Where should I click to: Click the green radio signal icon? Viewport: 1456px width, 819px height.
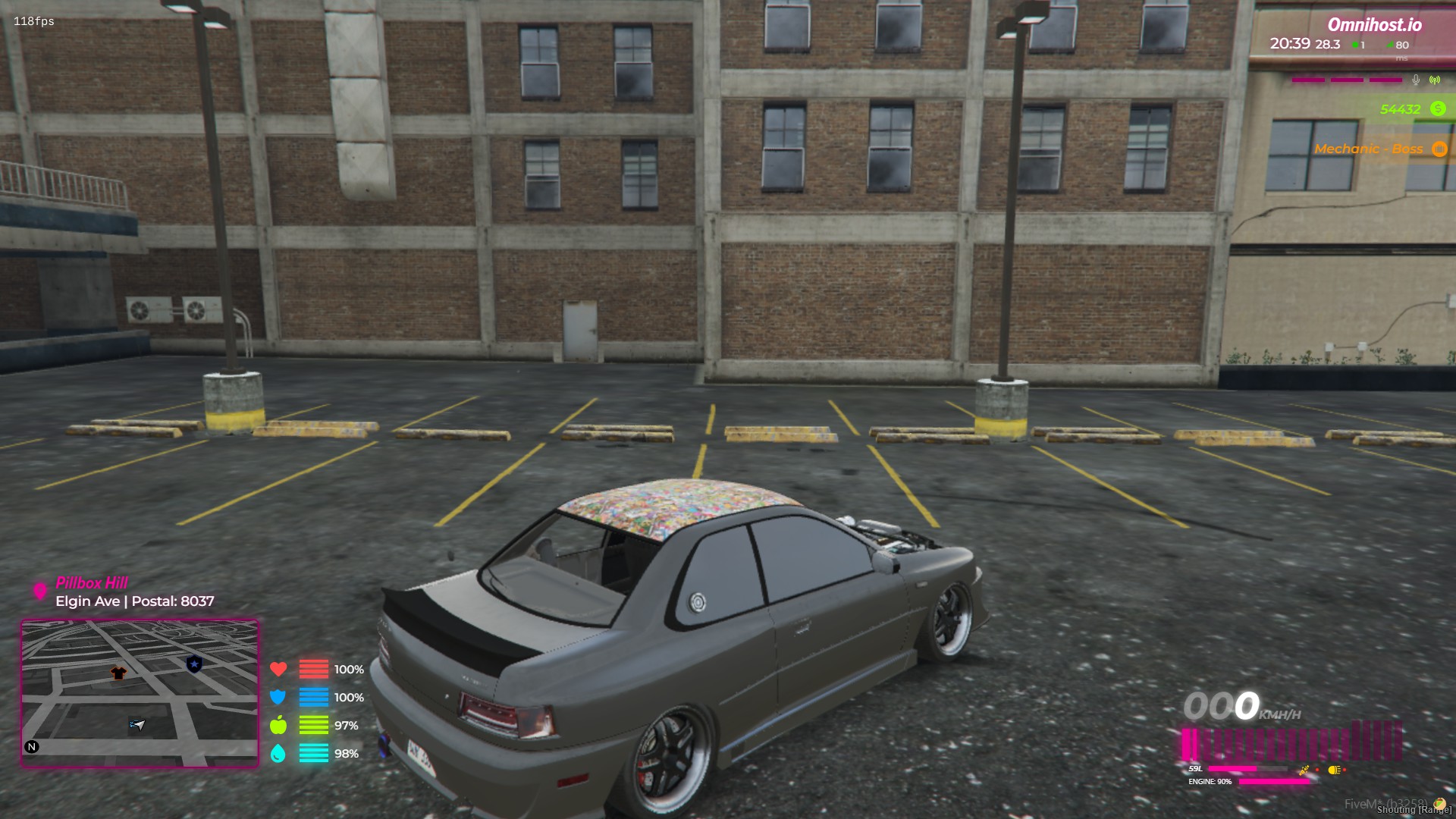click(x=1435, y=80)
